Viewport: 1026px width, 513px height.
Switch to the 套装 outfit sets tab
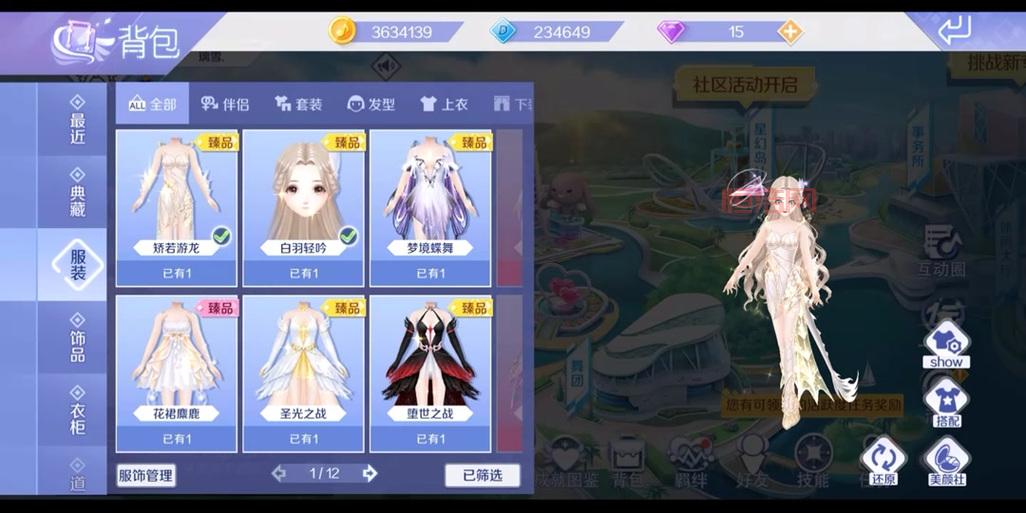click(x=298, y=104)
